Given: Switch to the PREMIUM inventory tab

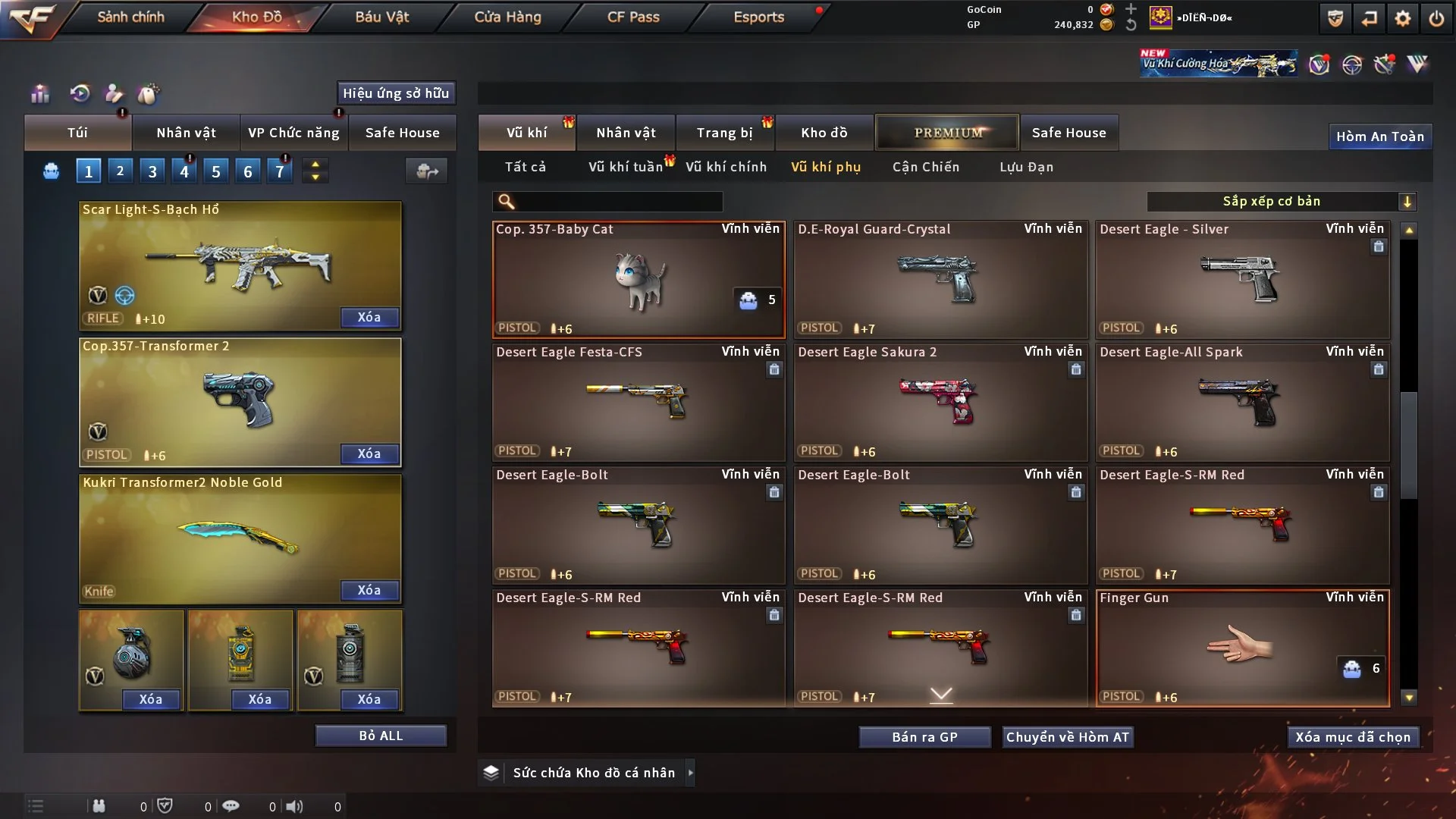Looking at the screenshot, I should (x=947, y=133).
